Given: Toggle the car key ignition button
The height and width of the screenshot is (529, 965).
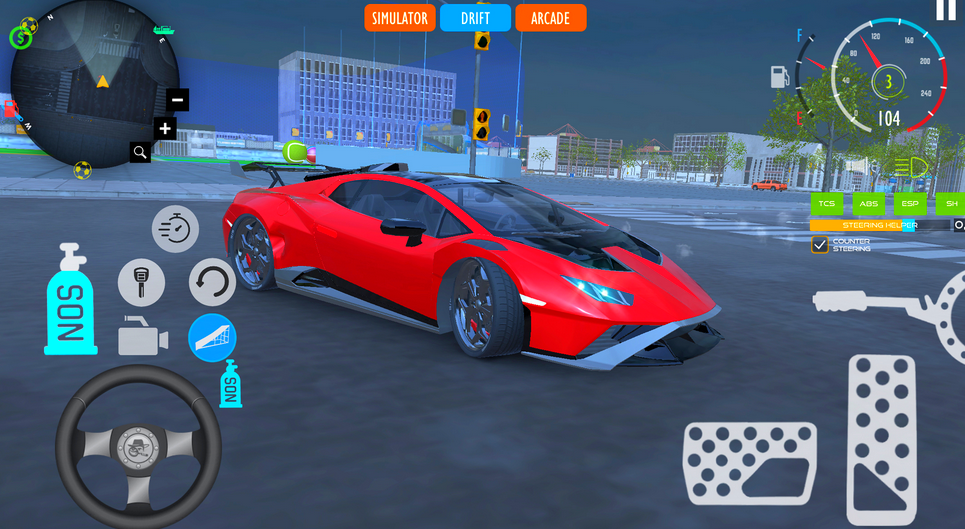Looking at the screenshot, I should click(141, 282).
